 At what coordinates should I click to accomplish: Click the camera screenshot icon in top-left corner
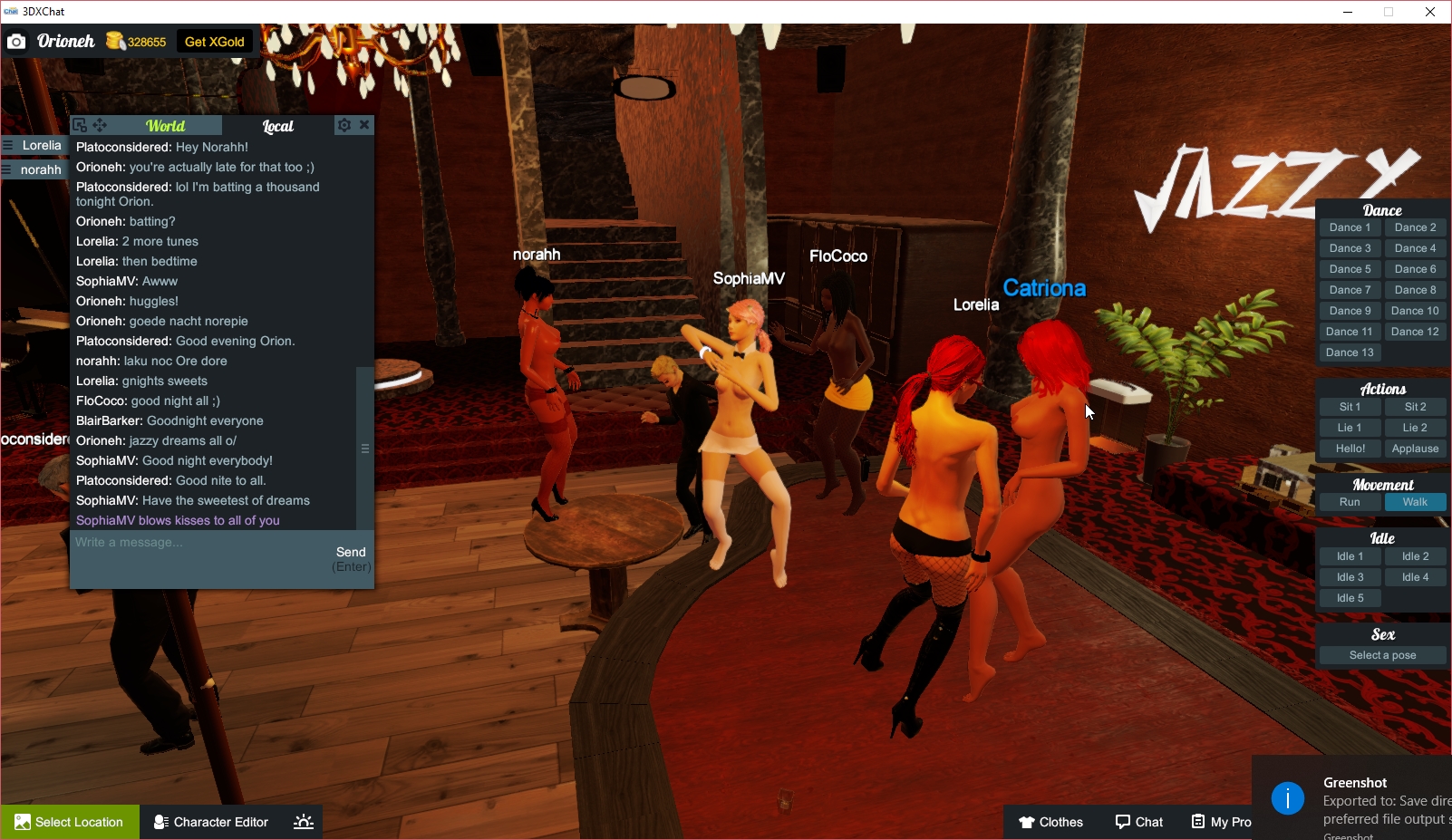click(x=15, y=42)
